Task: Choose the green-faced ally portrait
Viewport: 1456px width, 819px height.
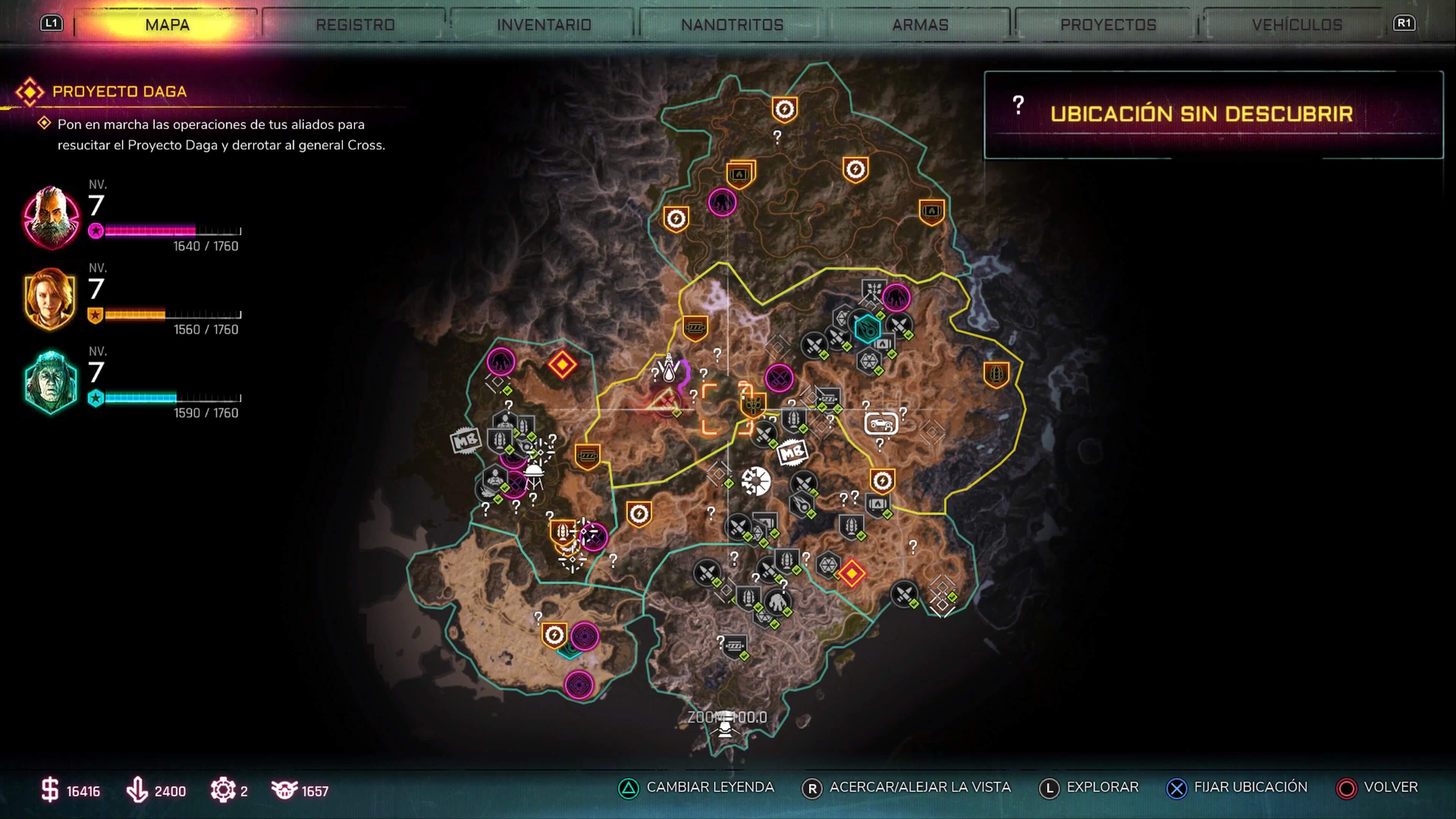Action: tap(51, 383)
